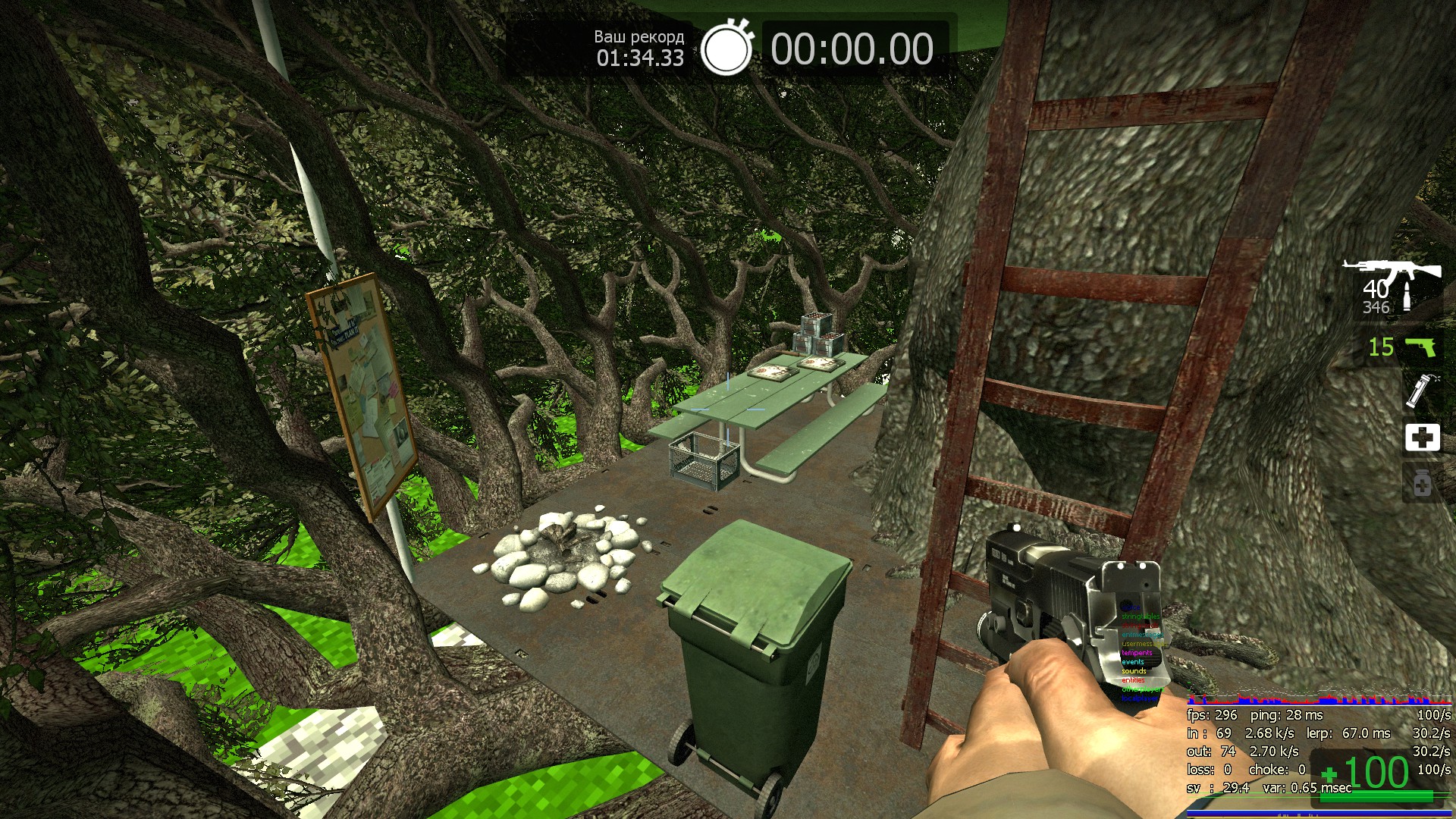
Task: Select the pipe bomb throwable slot
Action: 1420,391
